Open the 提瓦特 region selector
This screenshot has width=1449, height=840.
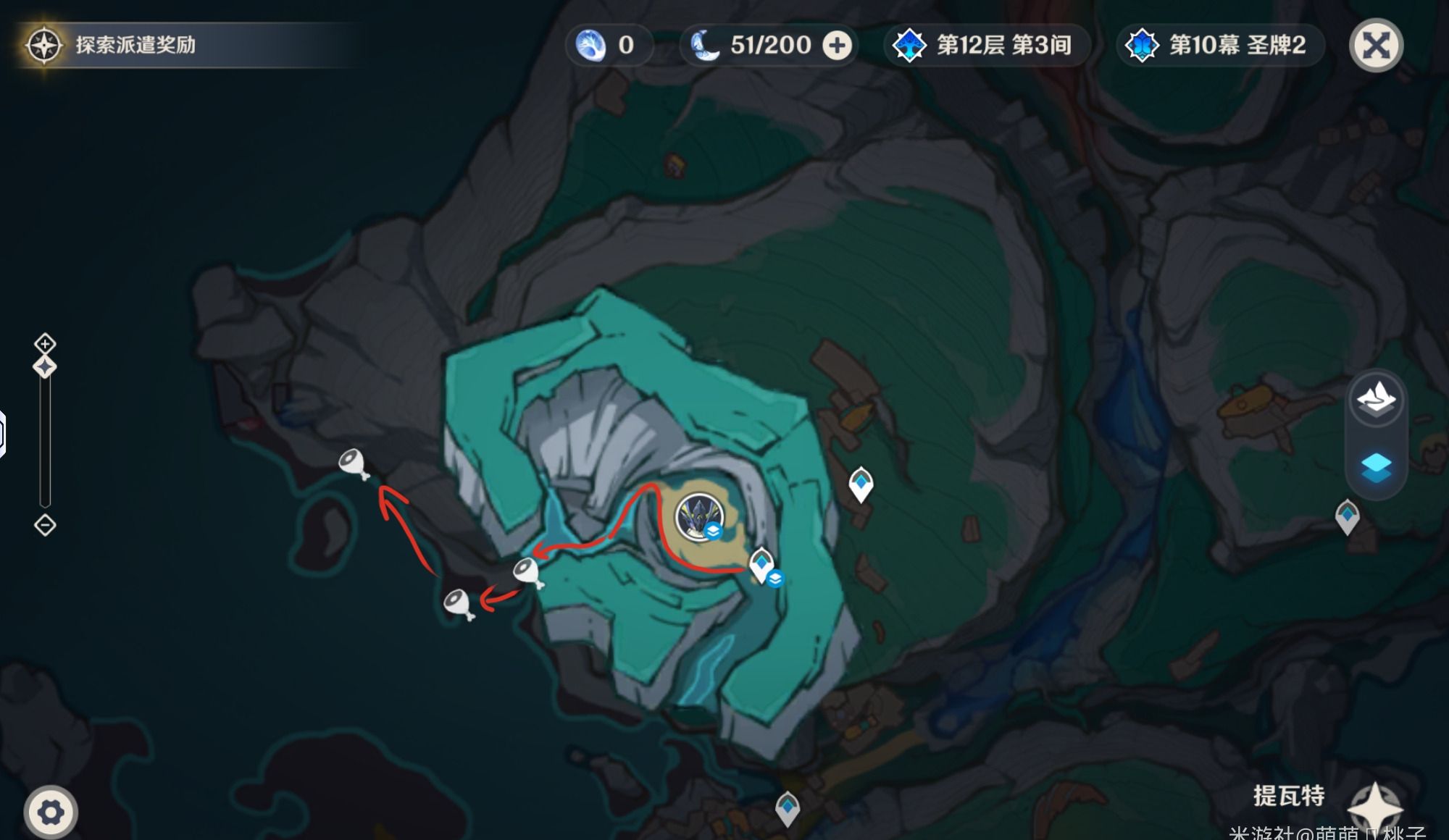(1289, 796)
